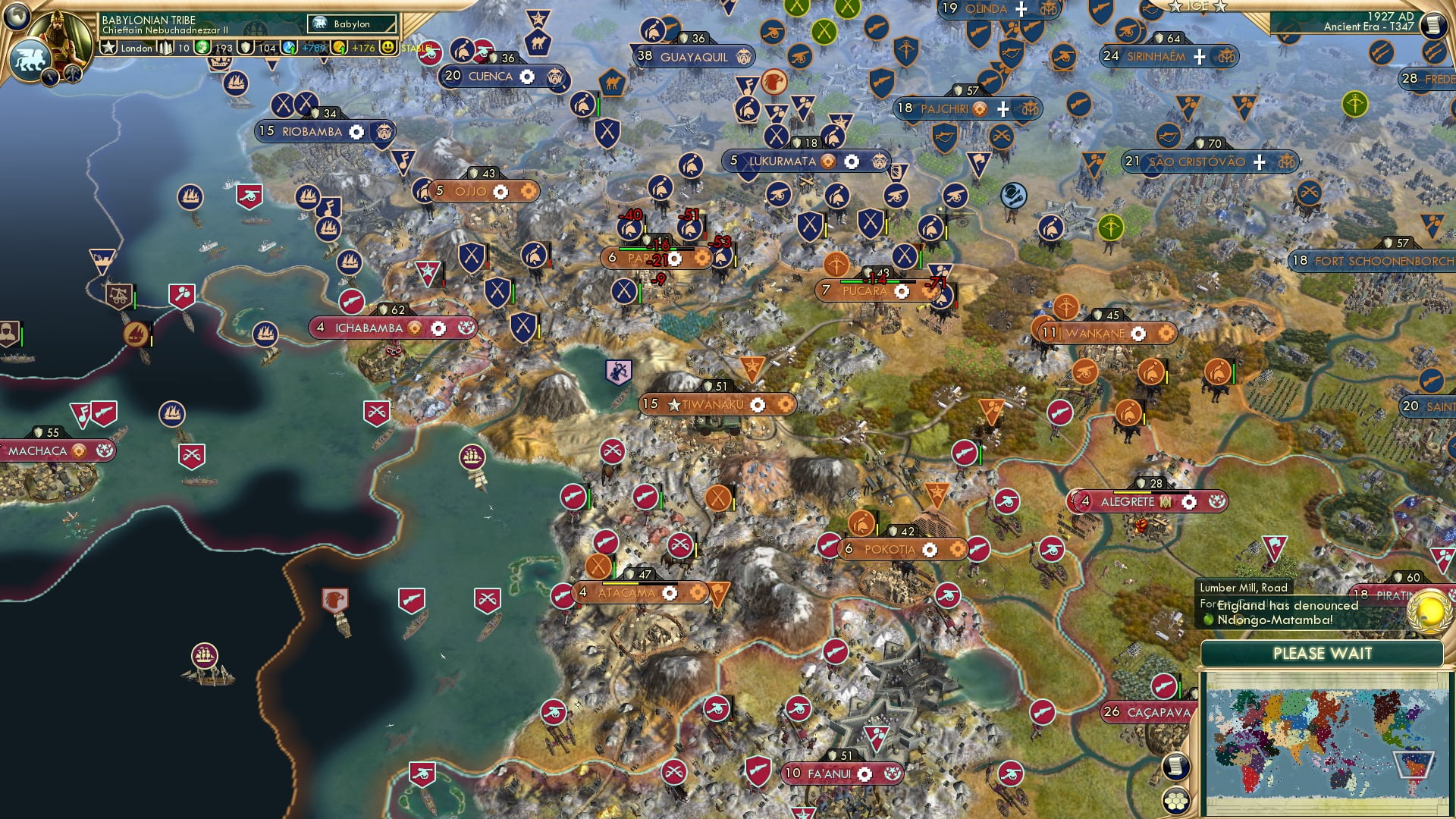
Task: Click Tiwanaku's production gear icon
Action: [x=758, y=404]
